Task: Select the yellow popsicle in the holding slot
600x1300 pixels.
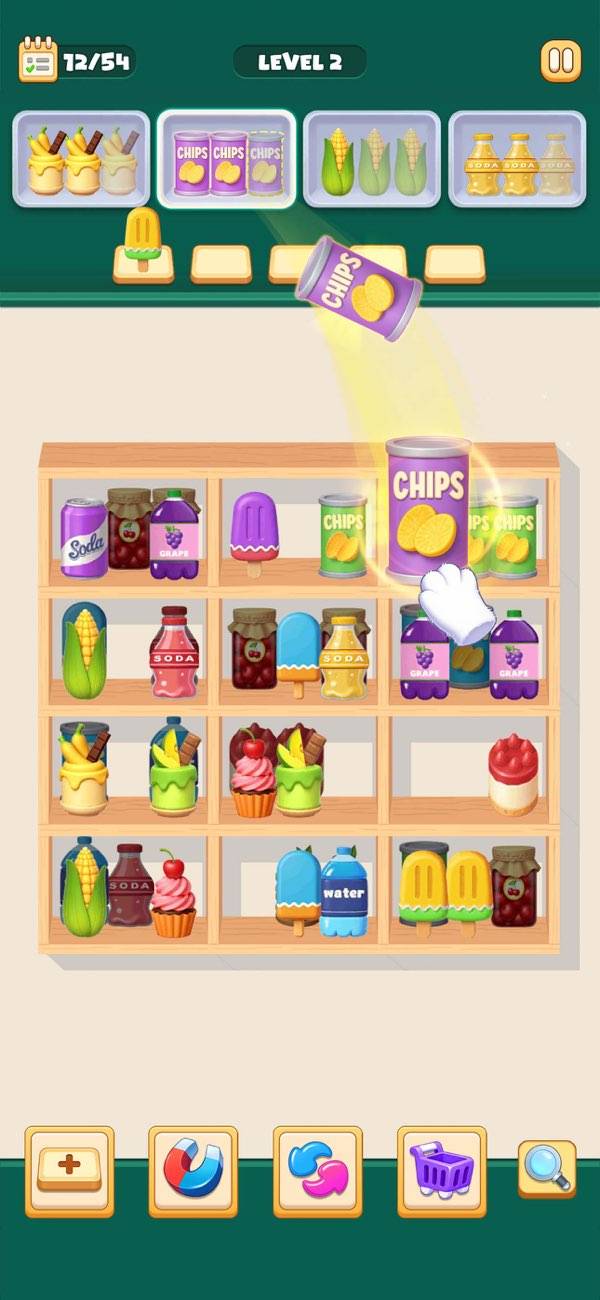Action: (142, 240)
